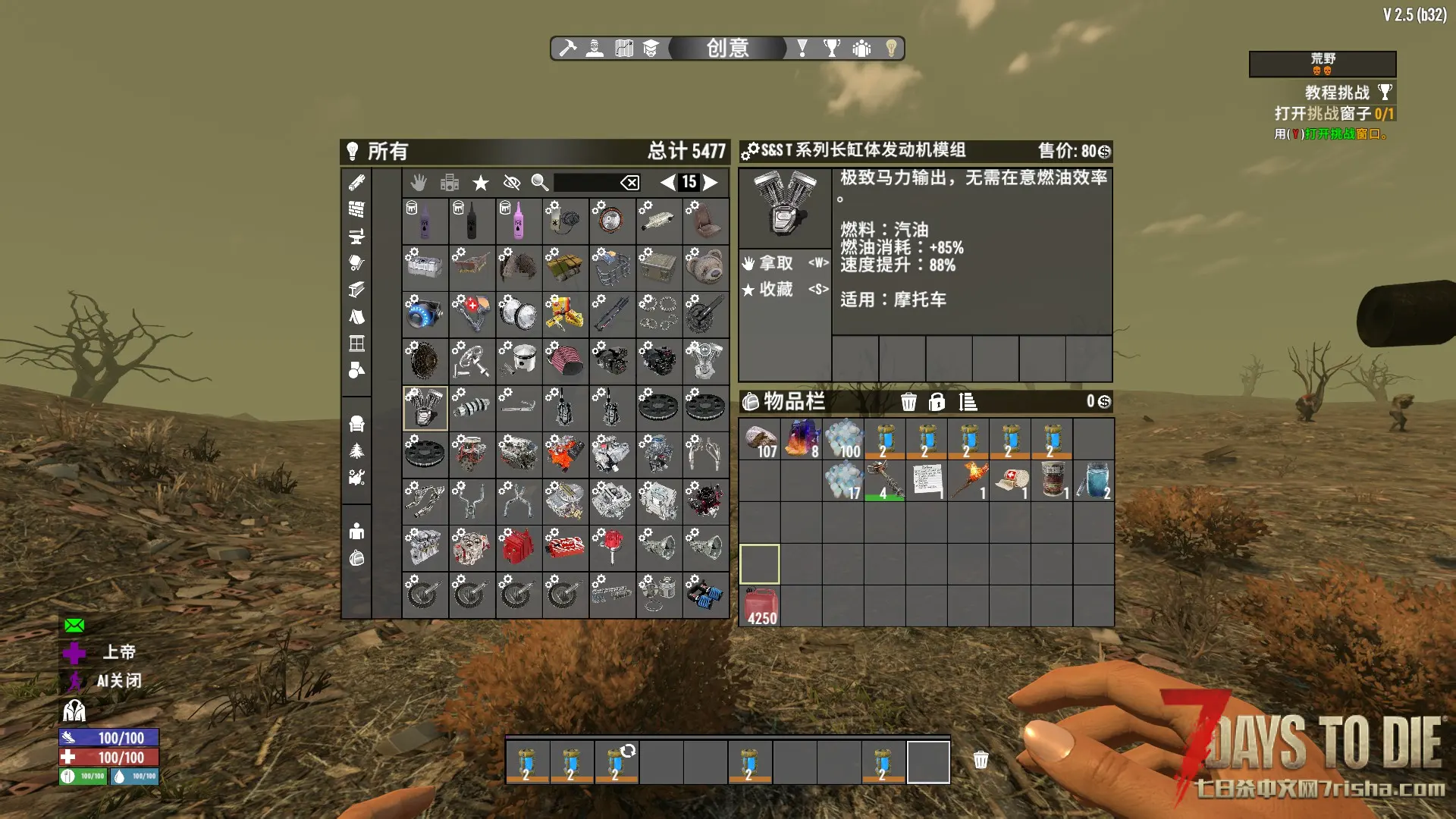Click the trash bin beside the hotbar
The width and height of the screenshot is (1456, 819).
(981, 760)
